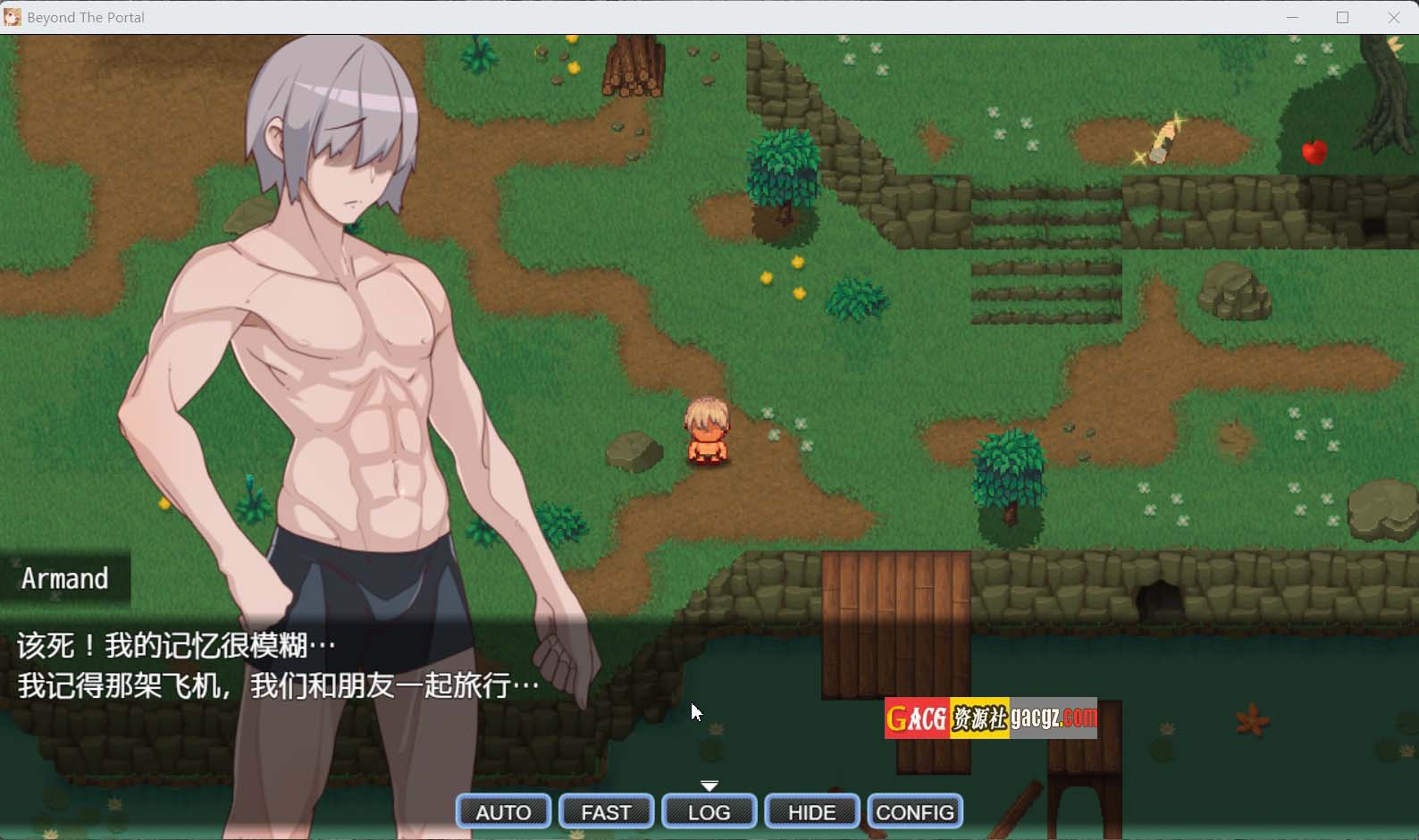Advance dialogue via the white arrow indicator
The width and height of the screenshot is (1419, 840).
(x=709, y=786)
